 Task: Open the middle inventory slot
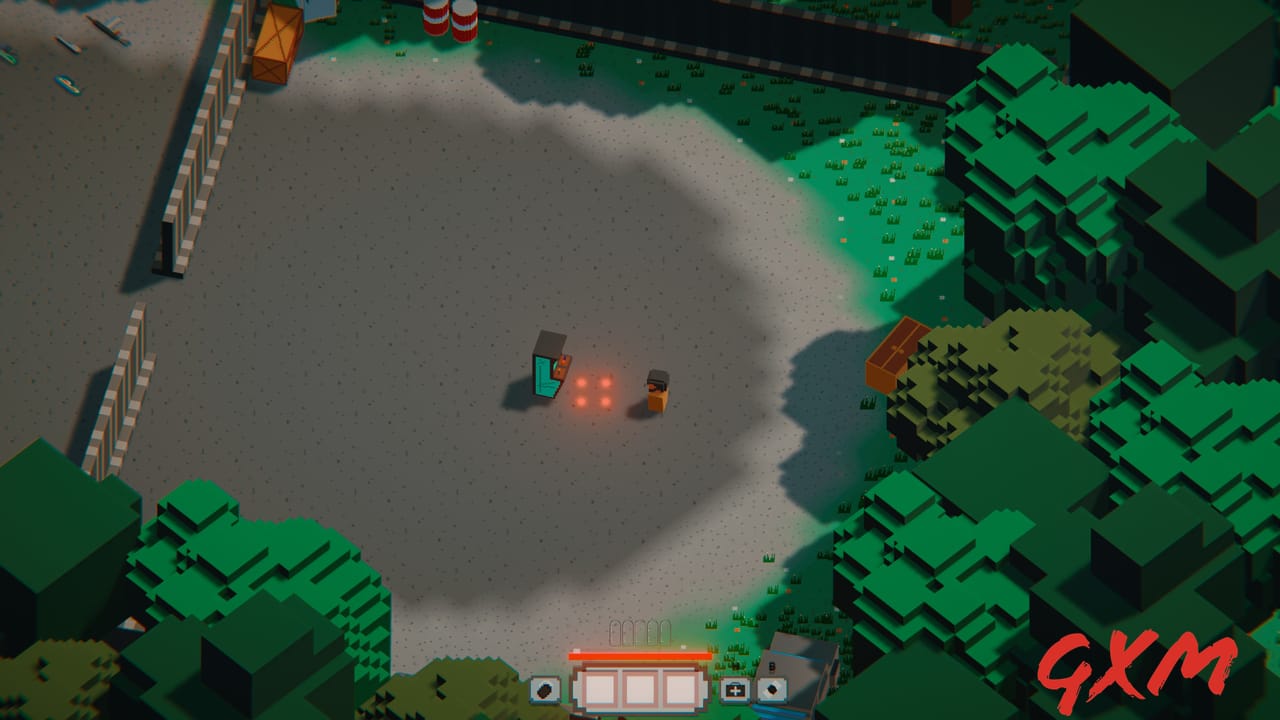point(641,688)
